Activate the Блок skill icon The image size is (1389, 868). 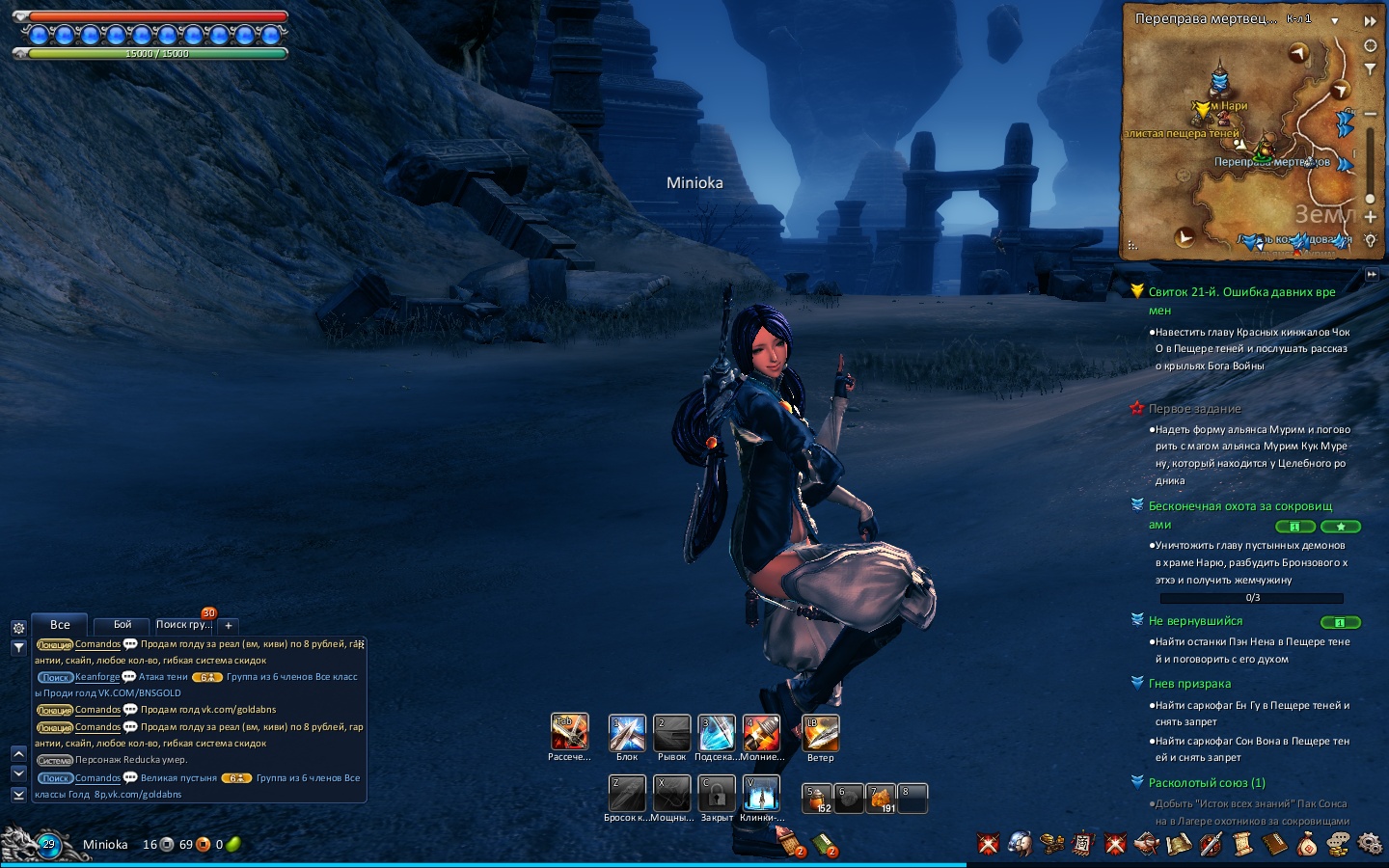click(x=627, y=733)
